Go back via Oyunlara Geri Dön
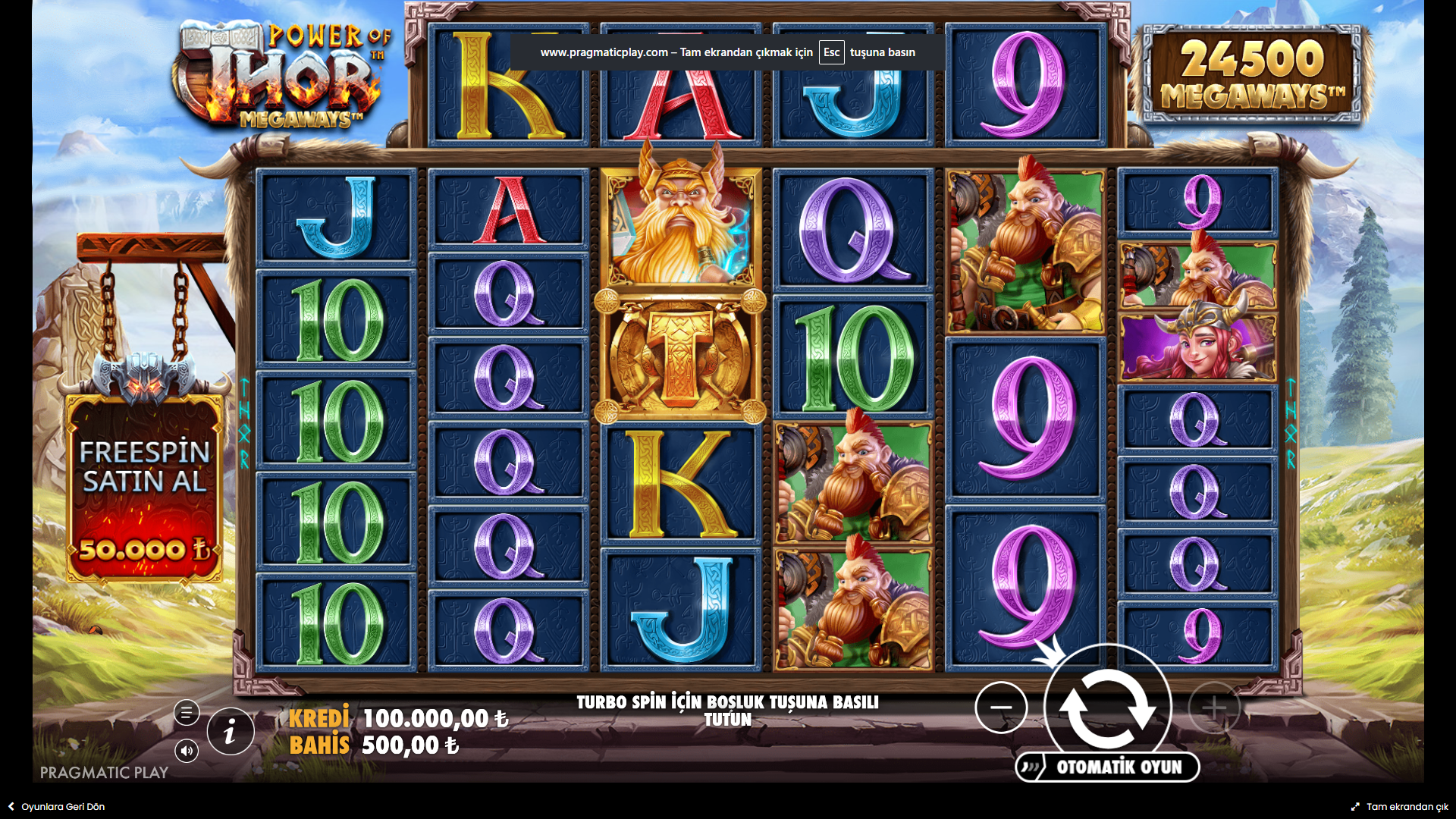The width and height of the screenshot is (1456, 819). point(56,807)
